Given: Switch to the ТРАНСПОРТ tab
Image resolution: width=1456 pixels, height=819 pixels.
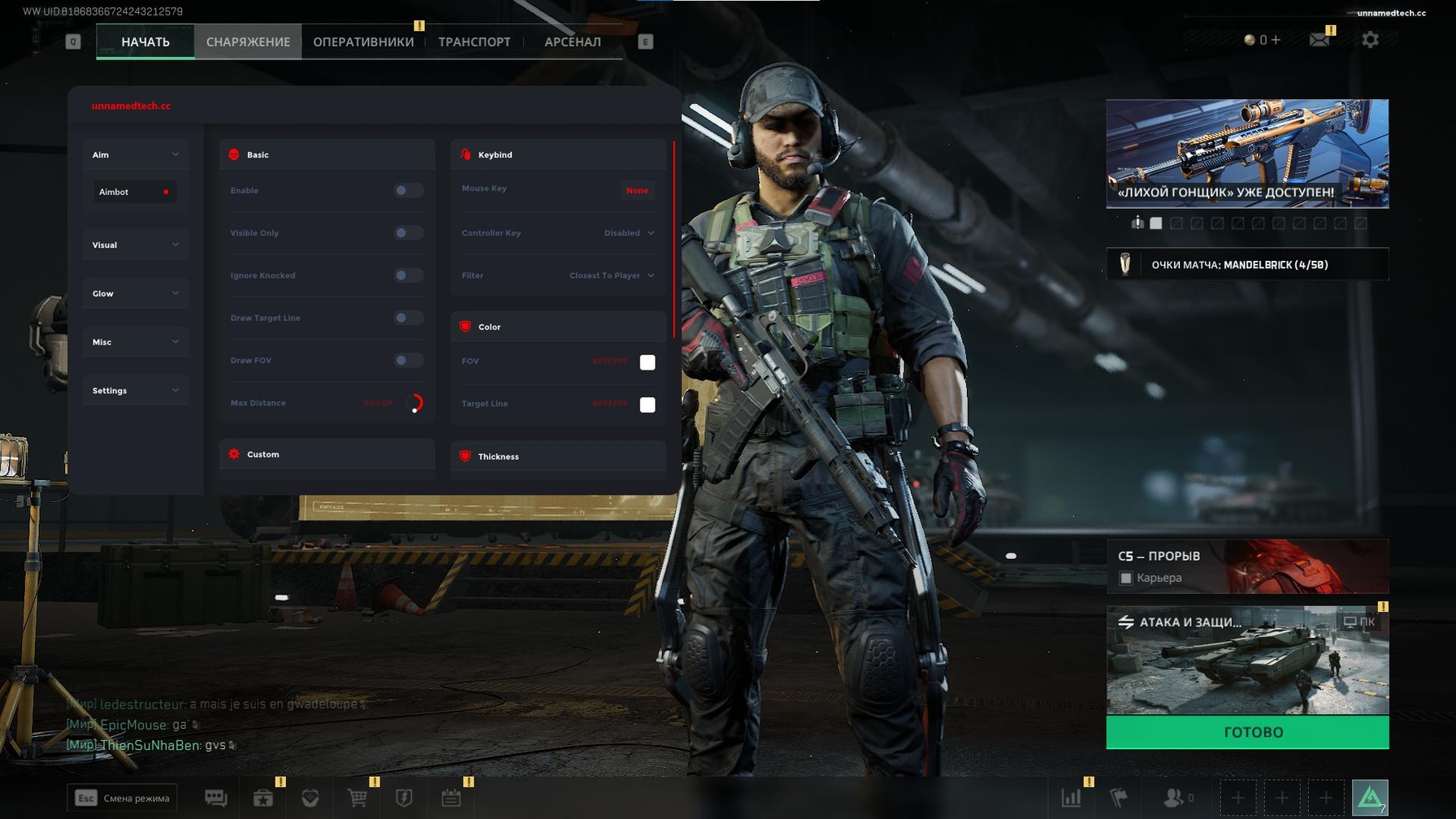Looking at the screenshot, I should pos(474,41).
